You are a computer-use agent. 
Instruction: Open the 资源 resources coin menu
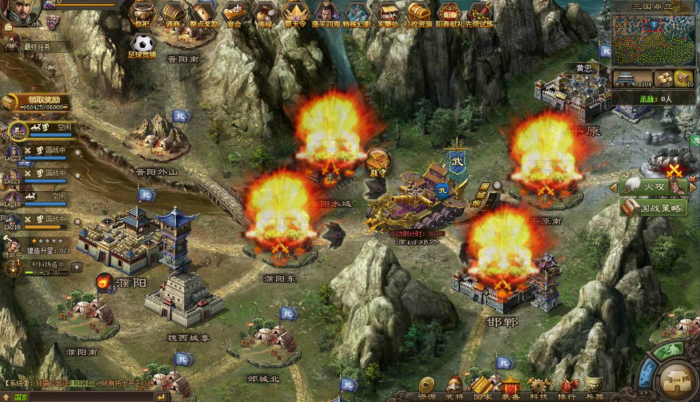426,386
